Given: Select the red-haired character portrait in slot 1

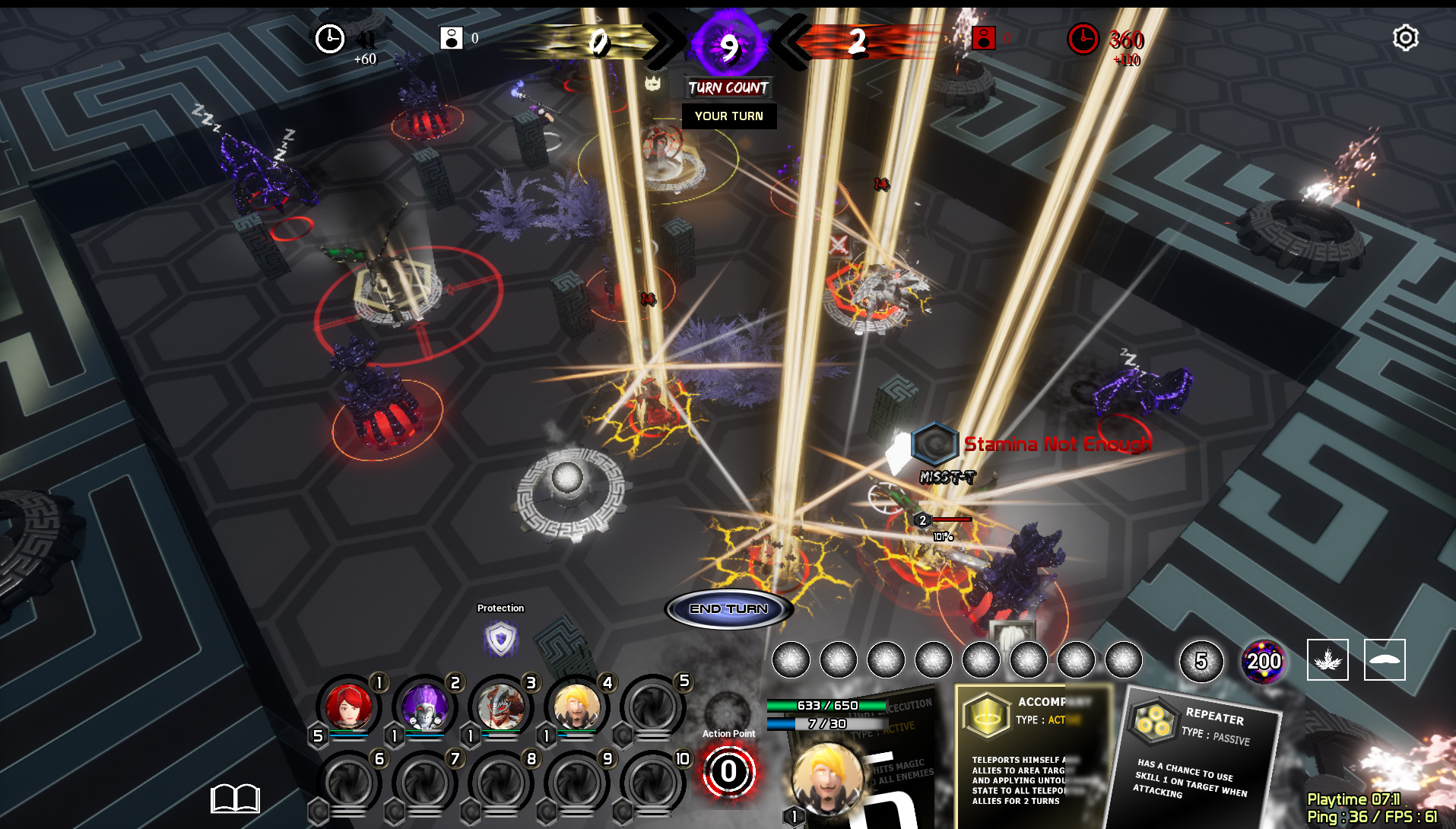Looking at the screenshot, I should [x=348, y=707].
